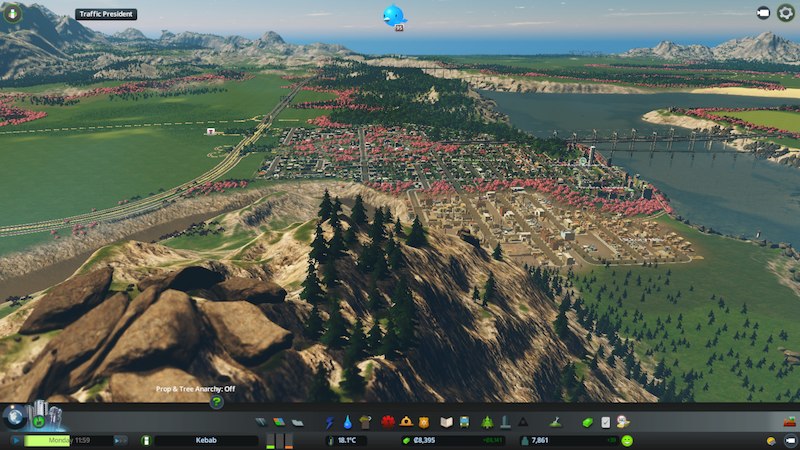Image resolution: width=800 pixels, height=450 pixels.
Task: Click the play/pause simulation button
Action: click(x=15, y=440)
